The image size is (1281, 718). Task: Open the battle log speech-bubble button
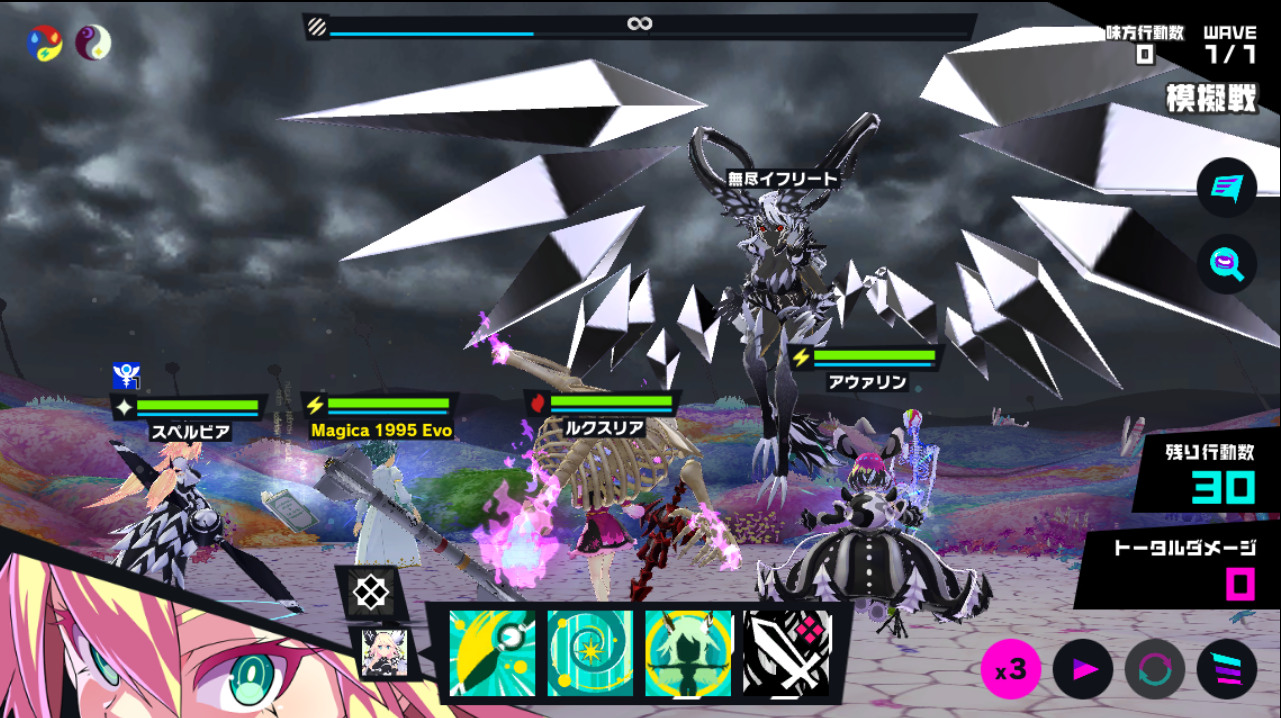pos(1226,188)
